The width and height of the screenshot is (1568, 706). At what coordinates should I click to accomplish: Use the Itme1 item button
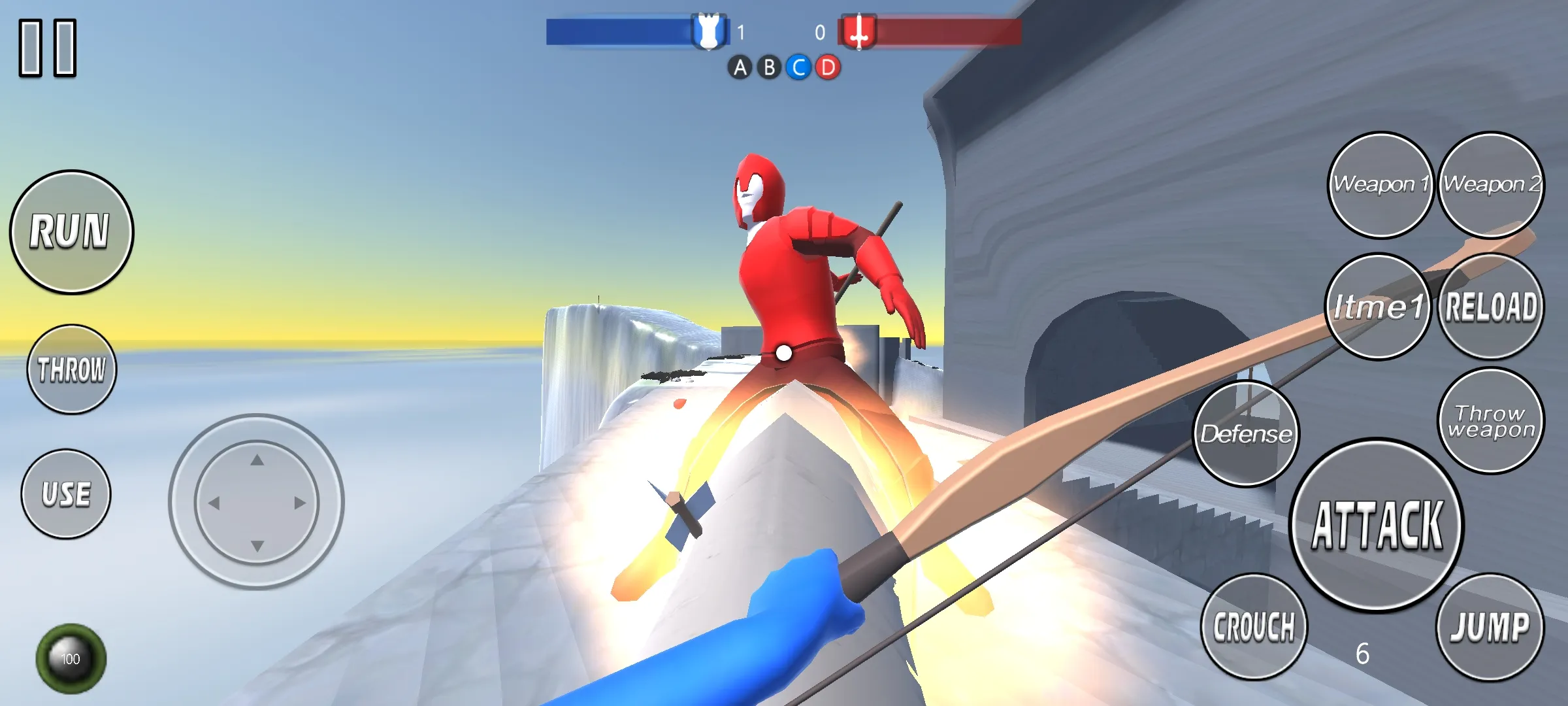click(x=1378, y=307)
